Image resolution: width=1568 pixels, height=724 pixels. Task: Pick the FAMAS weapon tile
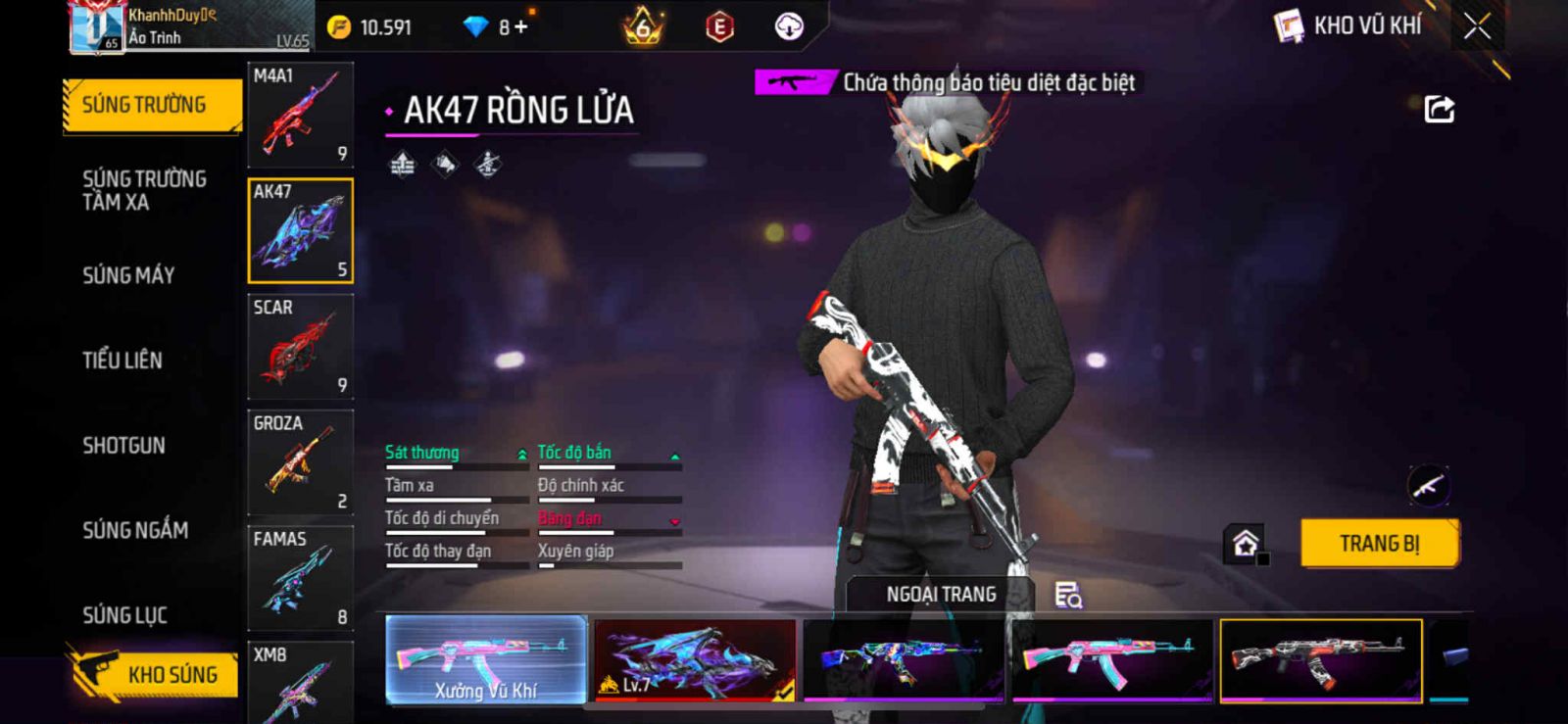tap(300, 578)
